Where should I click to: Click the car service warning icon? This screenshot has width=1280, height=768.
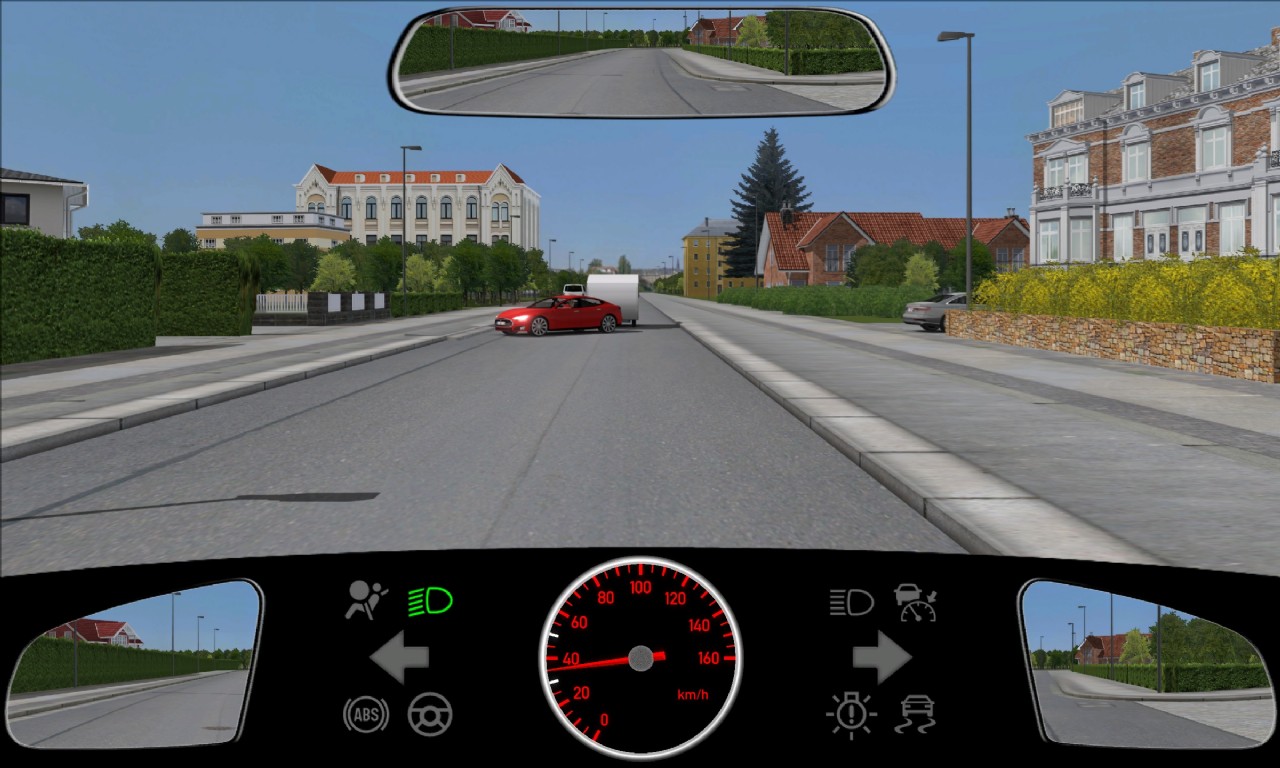[x=915, y=601]
